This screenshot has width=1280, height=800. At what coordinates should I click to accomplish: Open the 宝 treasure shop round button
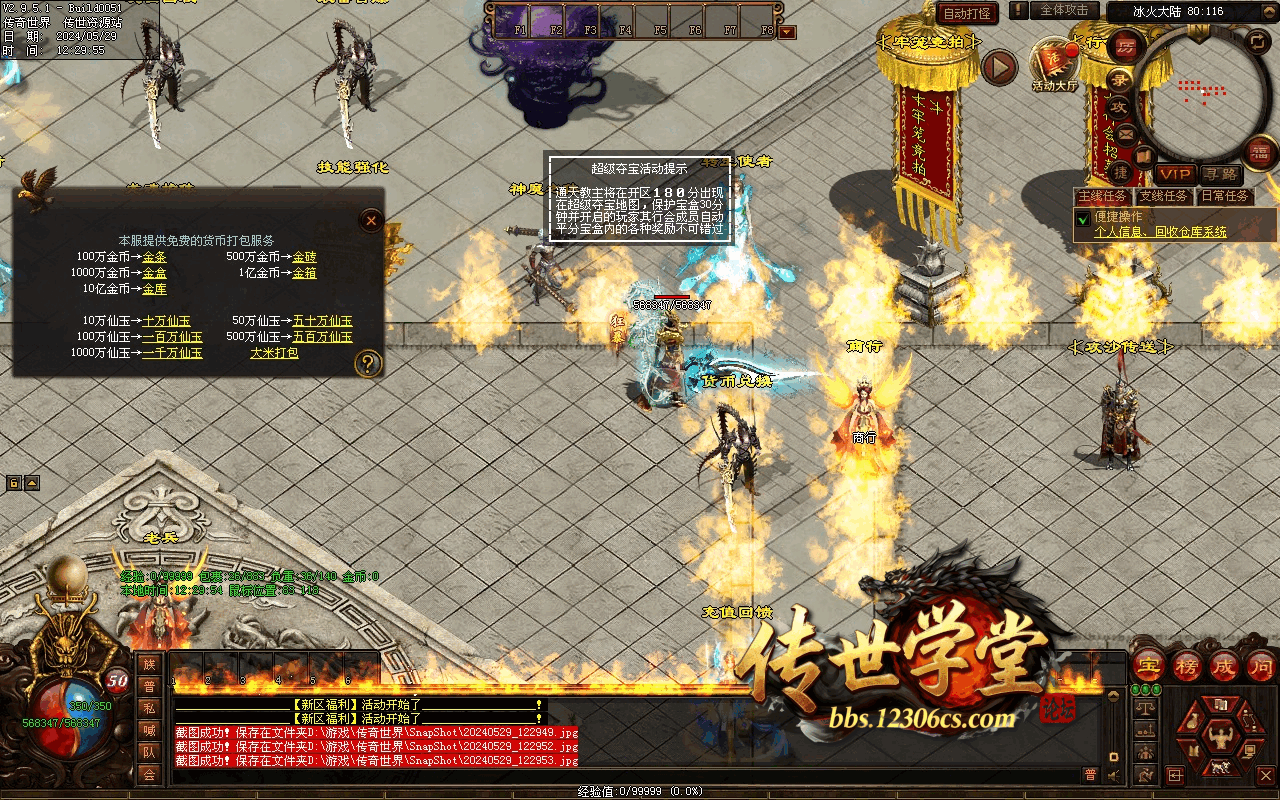coord(1149,665)
